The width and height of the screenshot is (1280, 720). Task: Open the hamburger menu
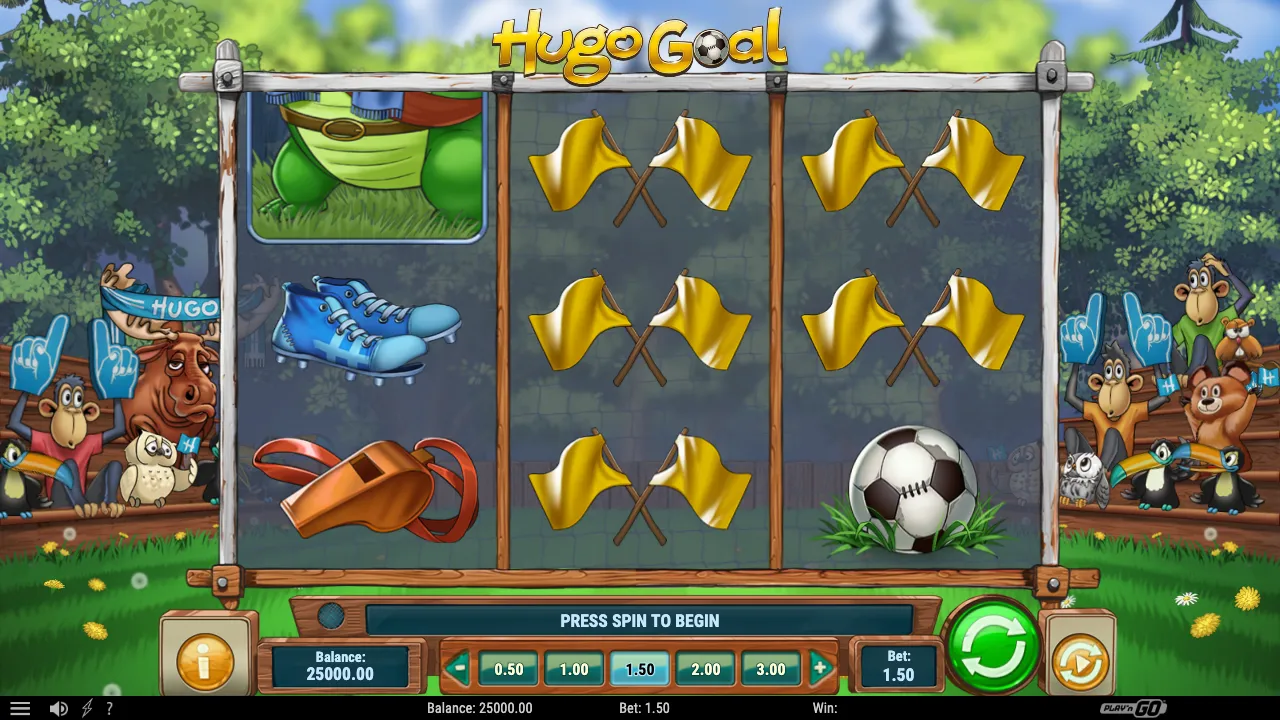[x=22, y=707]
